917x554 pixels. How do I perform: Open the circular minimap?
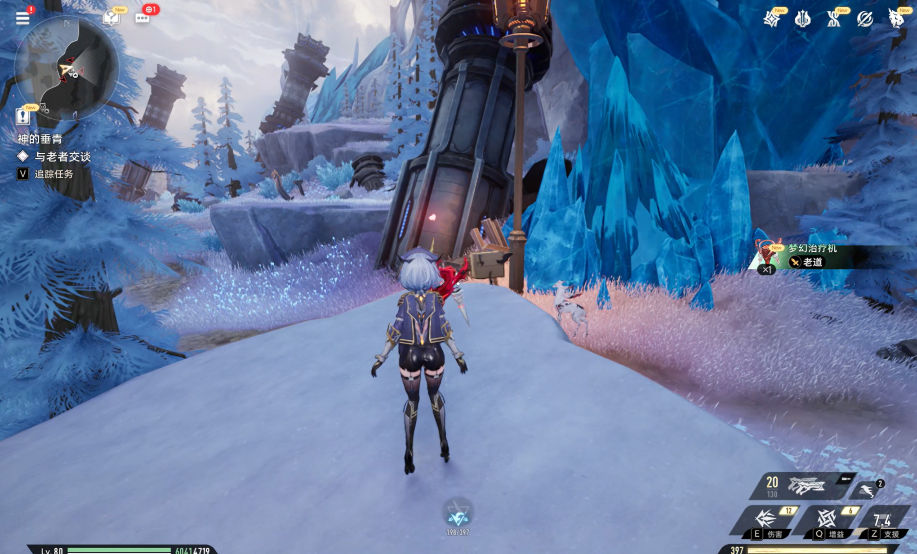(x=67, y=66)
